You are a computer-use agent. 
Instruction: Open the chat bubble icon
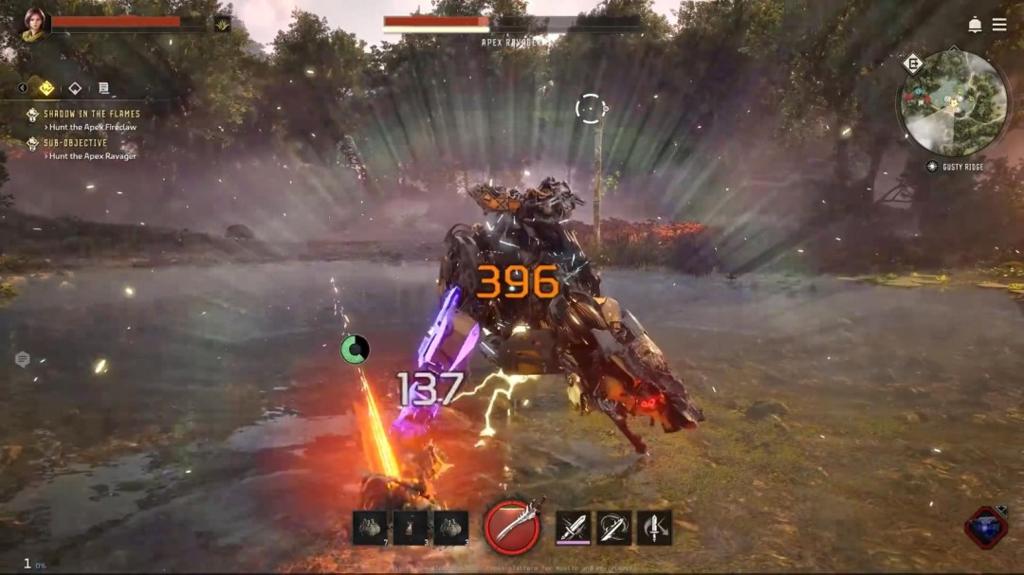22,359
